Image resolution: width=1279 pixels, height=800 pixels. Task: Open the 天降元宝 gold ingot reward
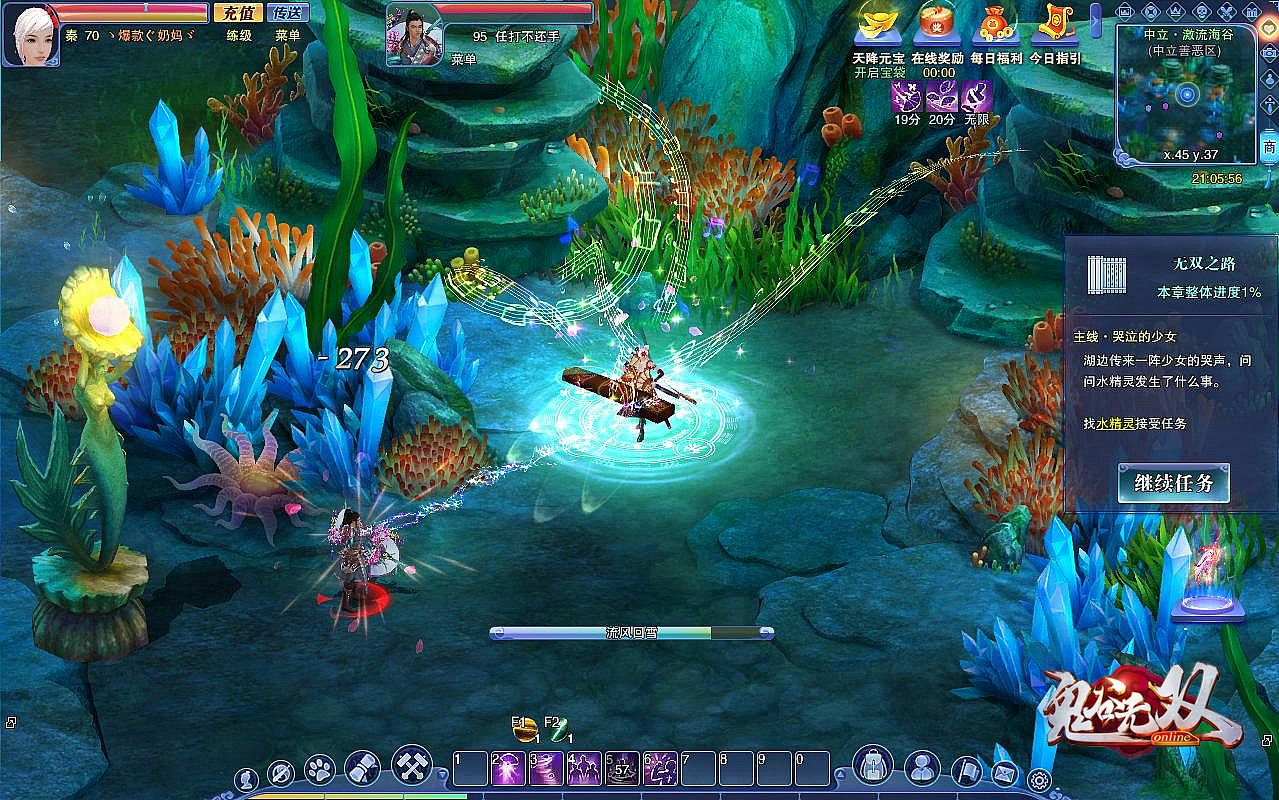(x=877, y=25)
